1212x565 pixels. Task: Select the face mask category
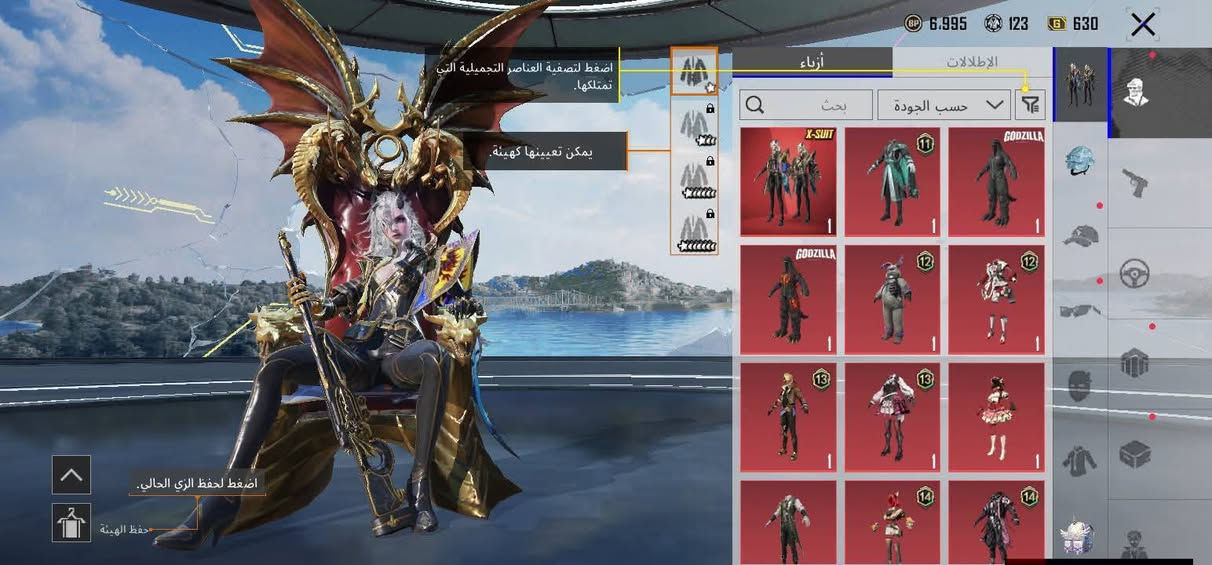(1080, 385)
